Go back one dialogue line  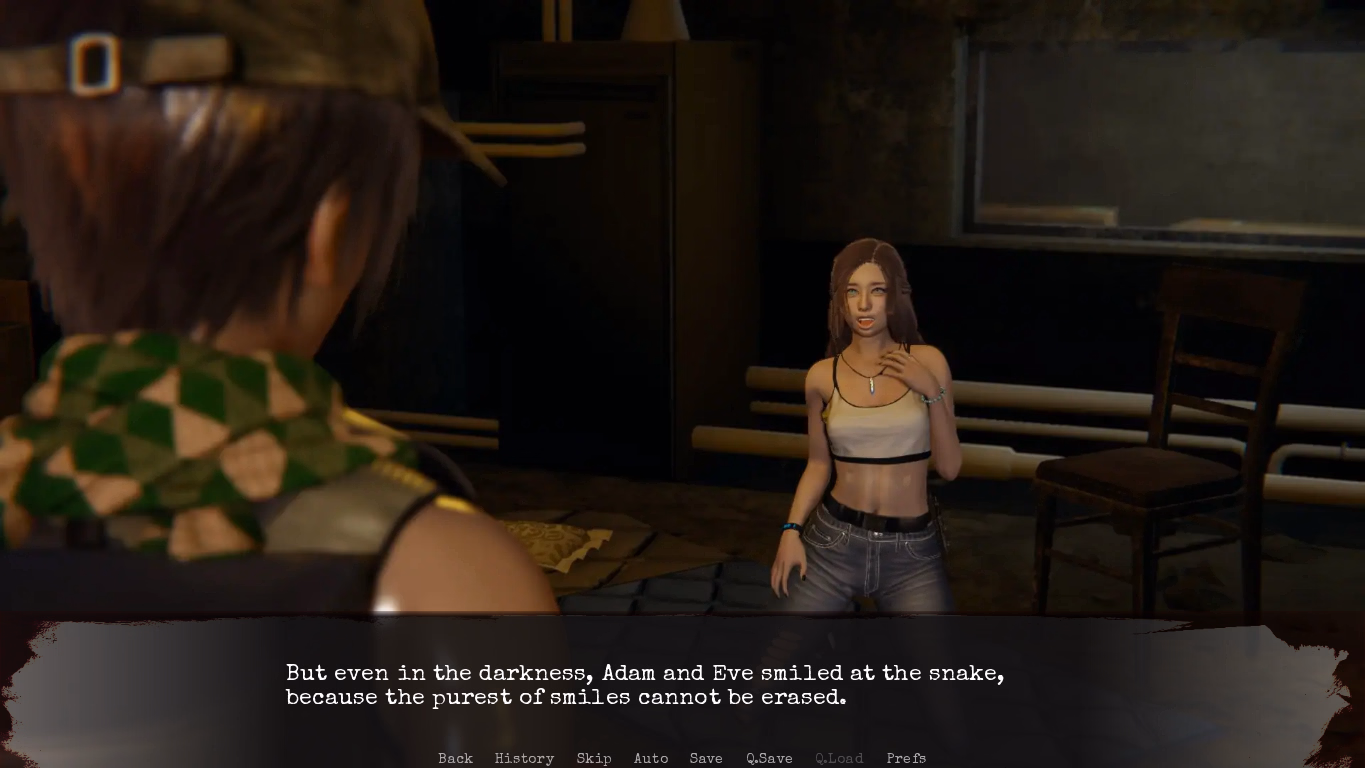coord(455,758)
